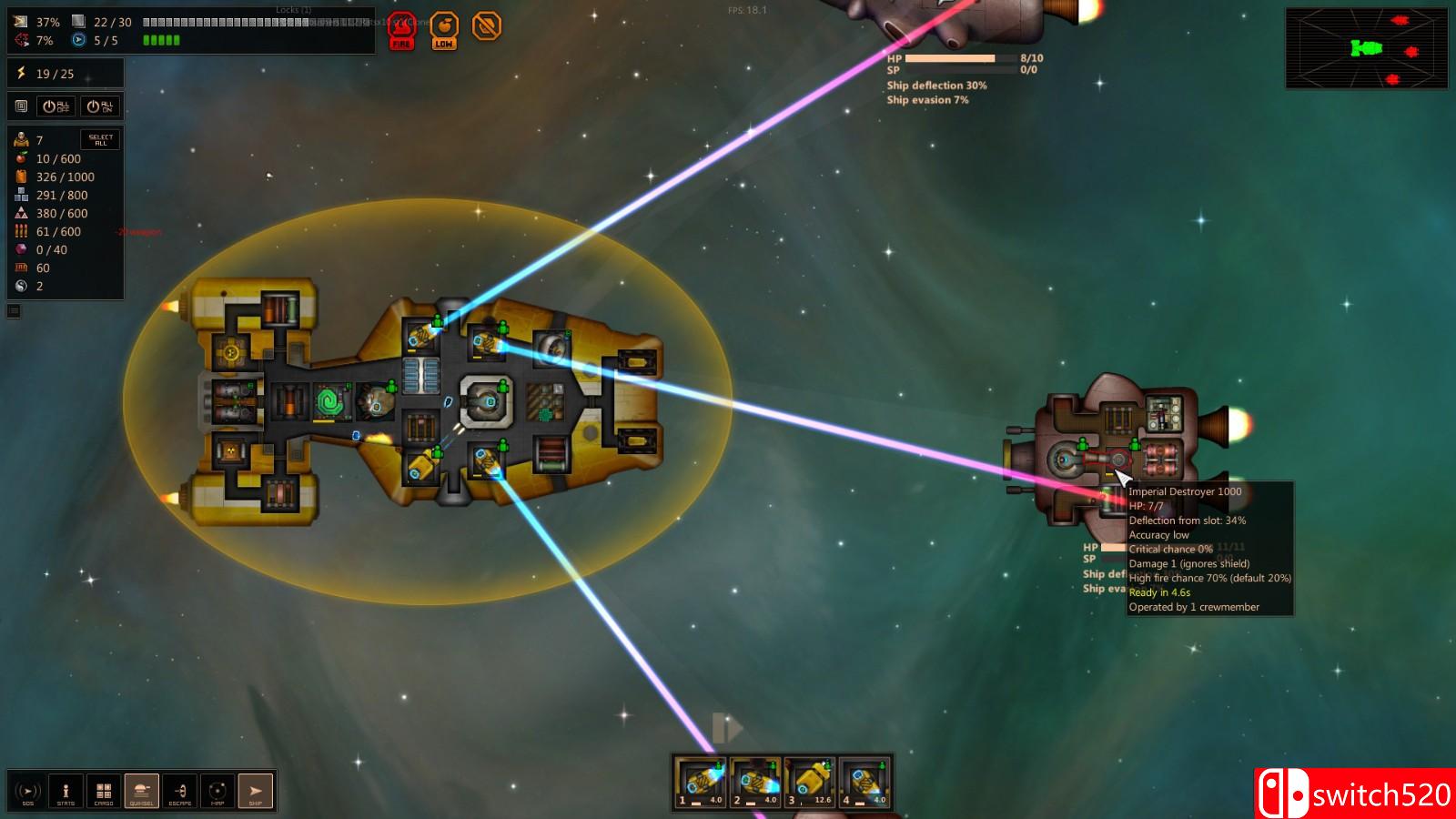Turn all ship modules on

click(x=100, y=106)
